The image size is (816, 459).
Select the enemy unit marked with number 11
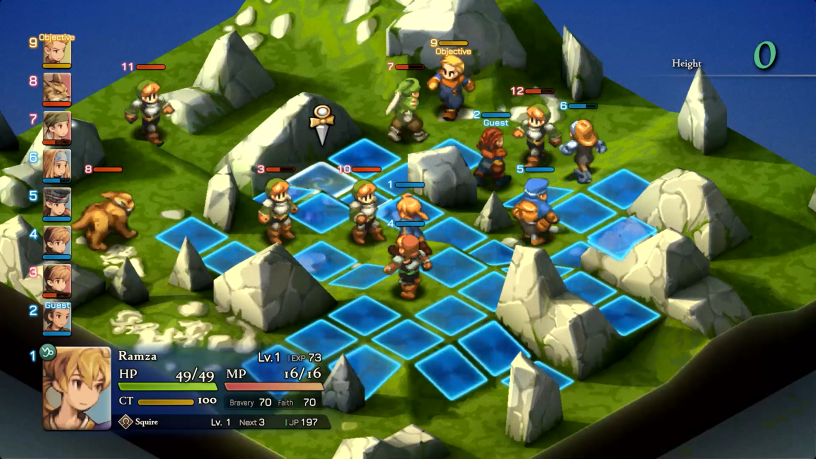click(x=150, y=110)
